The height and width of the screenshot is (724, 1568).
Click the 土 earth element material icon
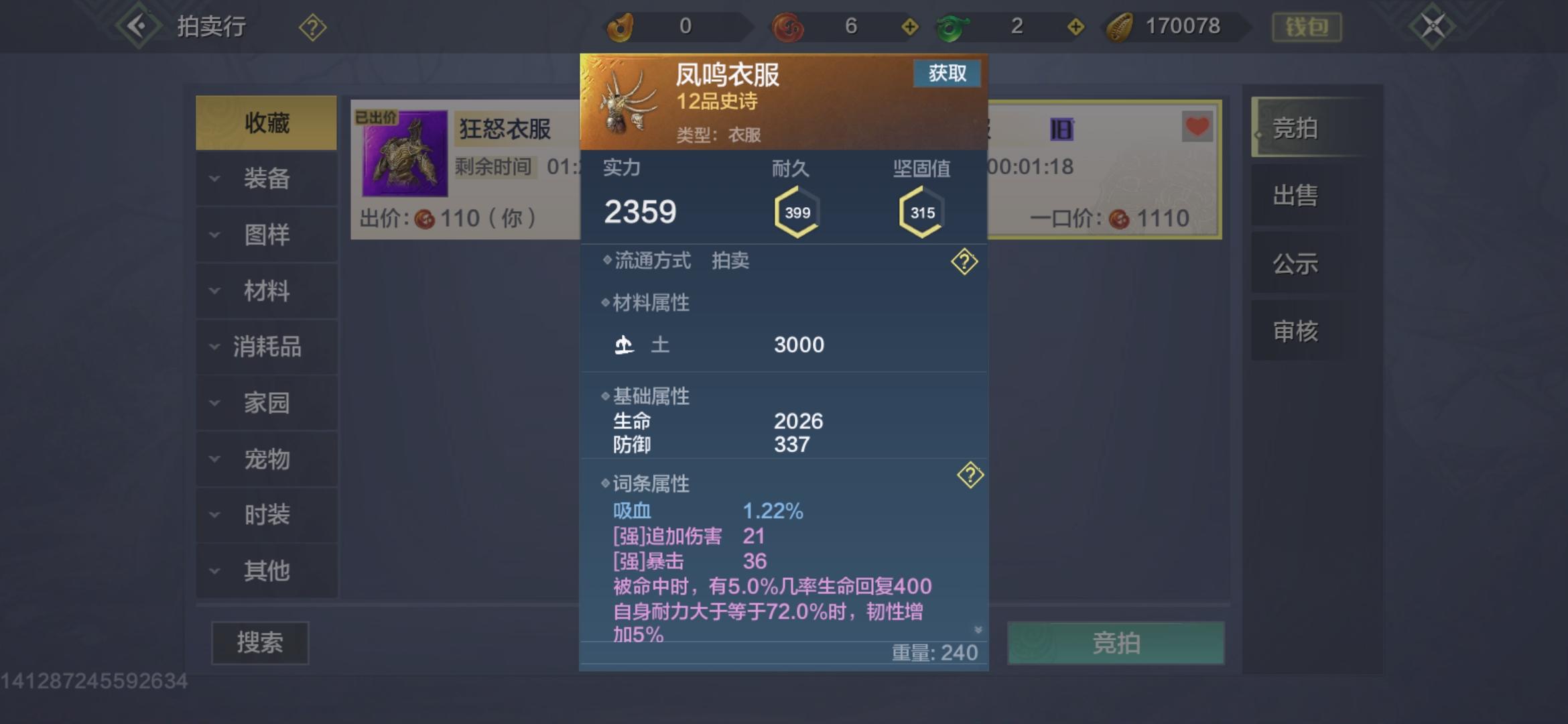click(x=623, y=345)
